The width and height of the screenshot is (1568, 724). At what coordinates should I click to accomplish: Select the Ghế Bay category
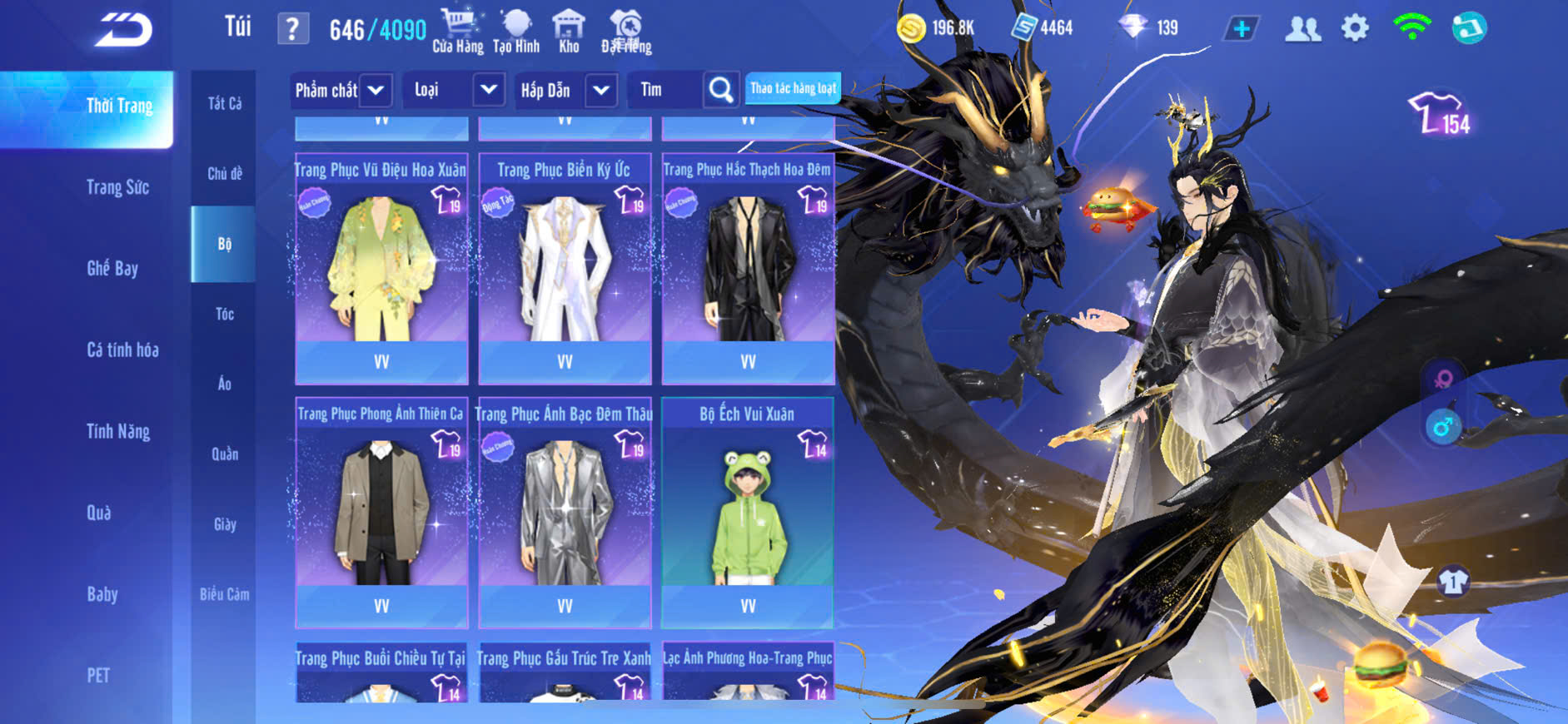112,268
